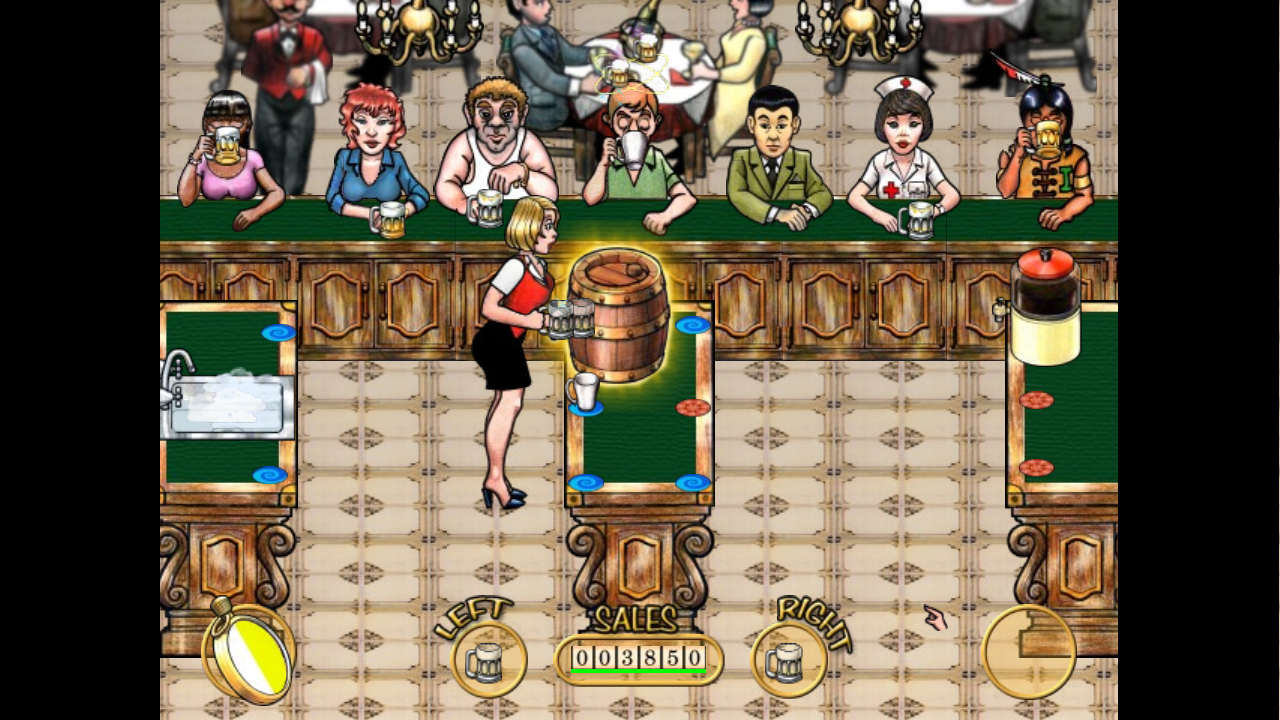
Task: Select the RIGHT hand beer mug button
Action: (787, 661)
